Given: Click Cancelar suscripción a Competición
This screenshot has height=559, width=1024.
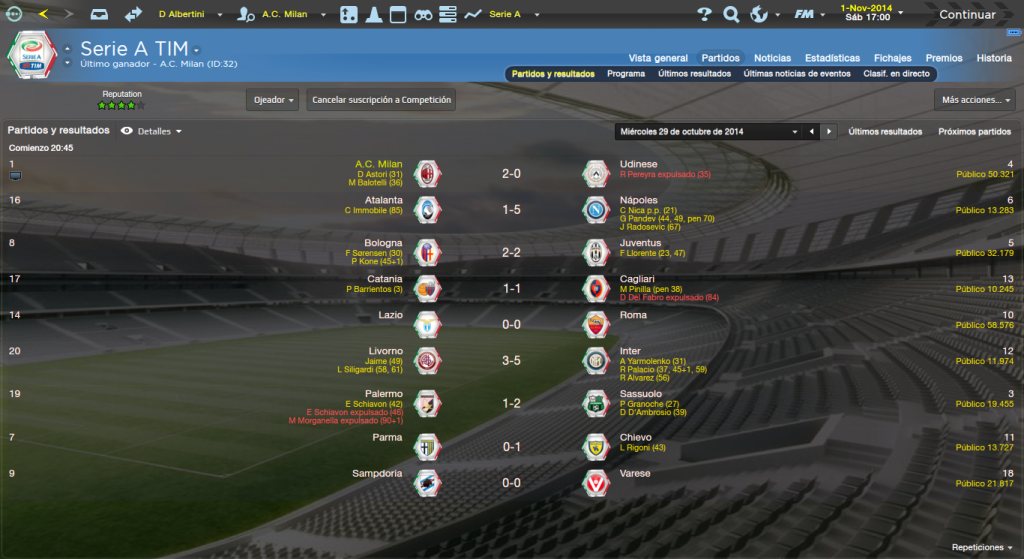Looking at the screenshot, I should click(x=381, y=100).
